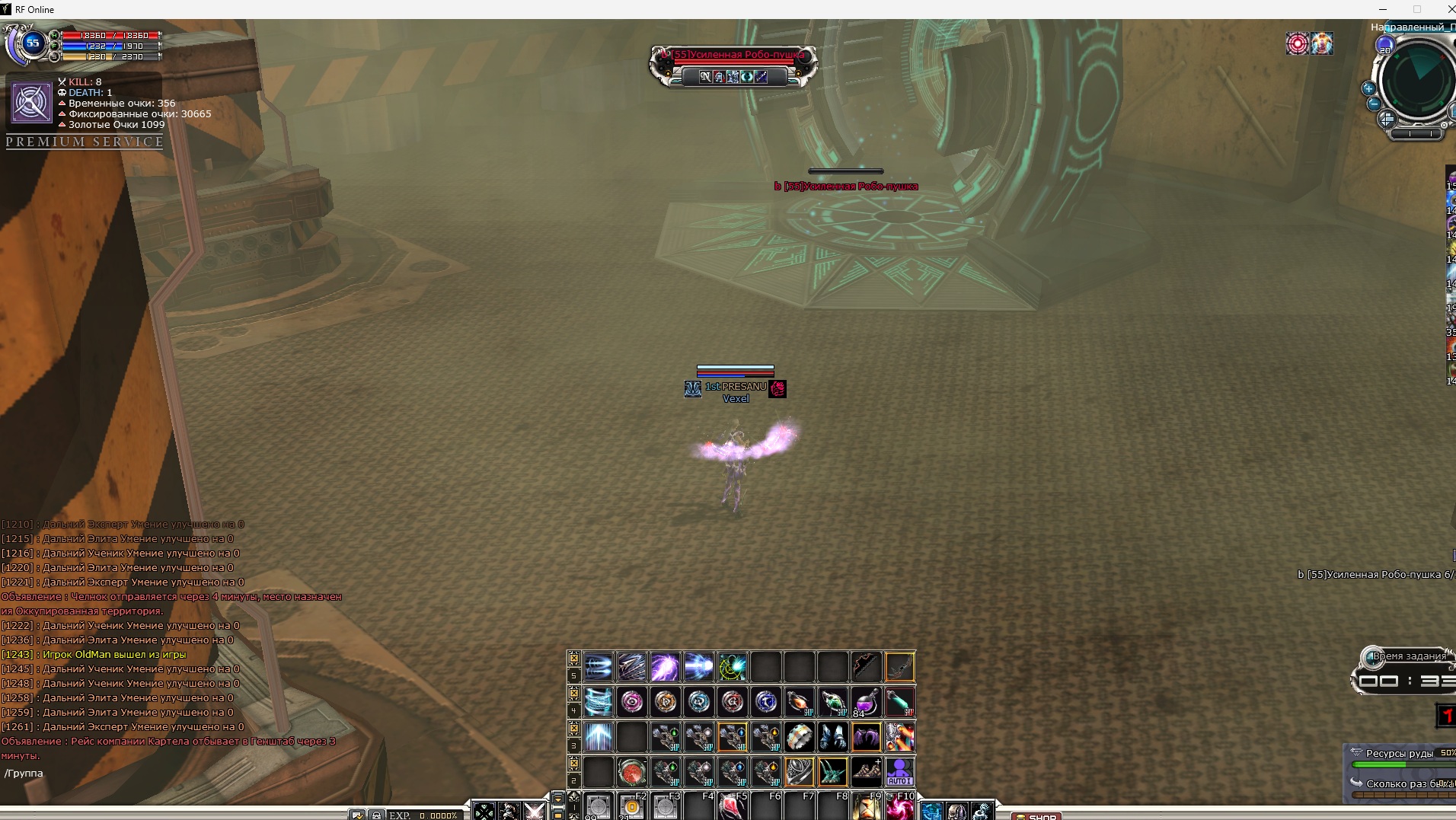Select the red target buff icon
The height and width of the screenshot is (820, 1456).
[1297, 43]
